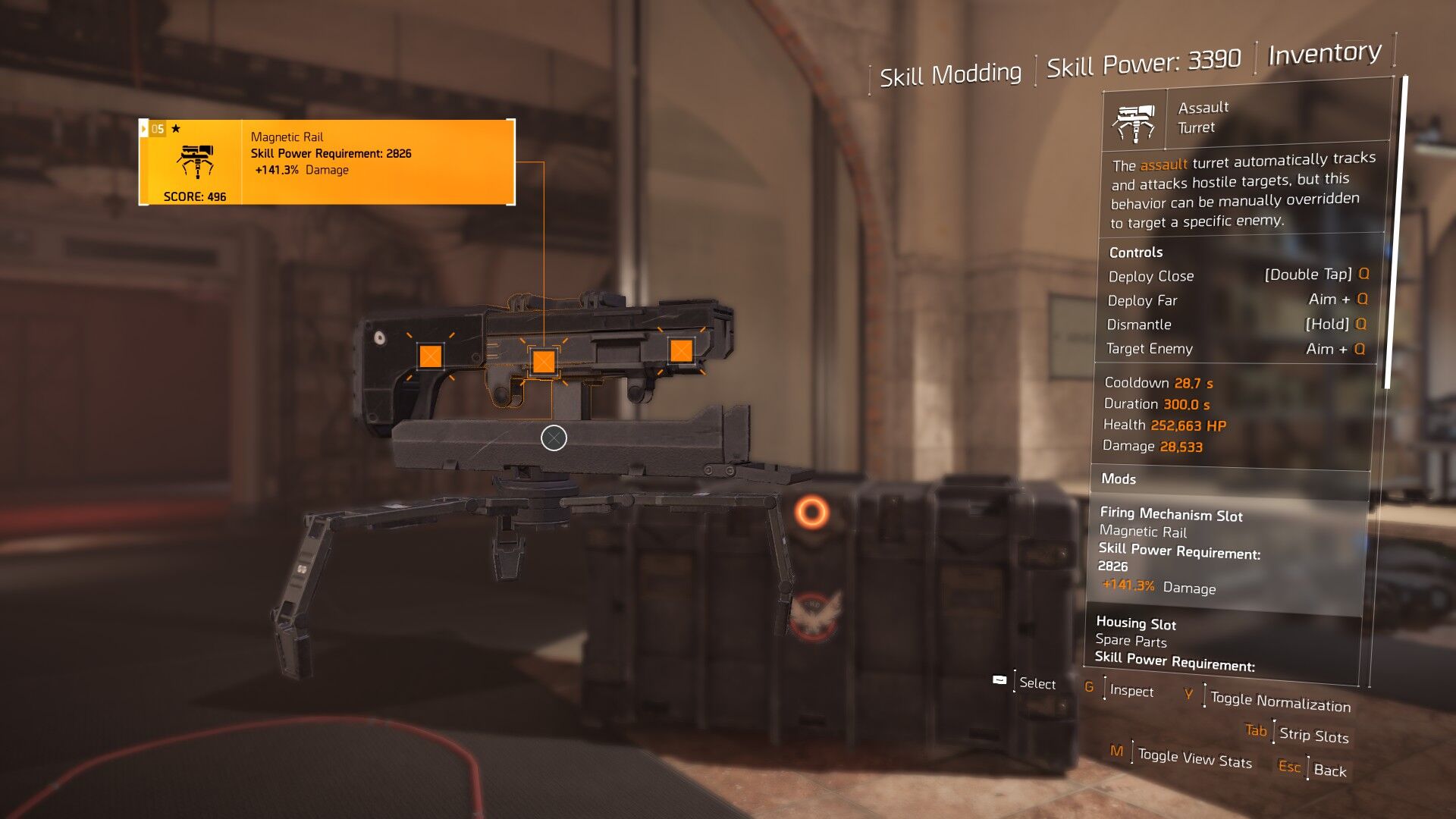Open the Inventory heading

click(x=1324, y=53)
